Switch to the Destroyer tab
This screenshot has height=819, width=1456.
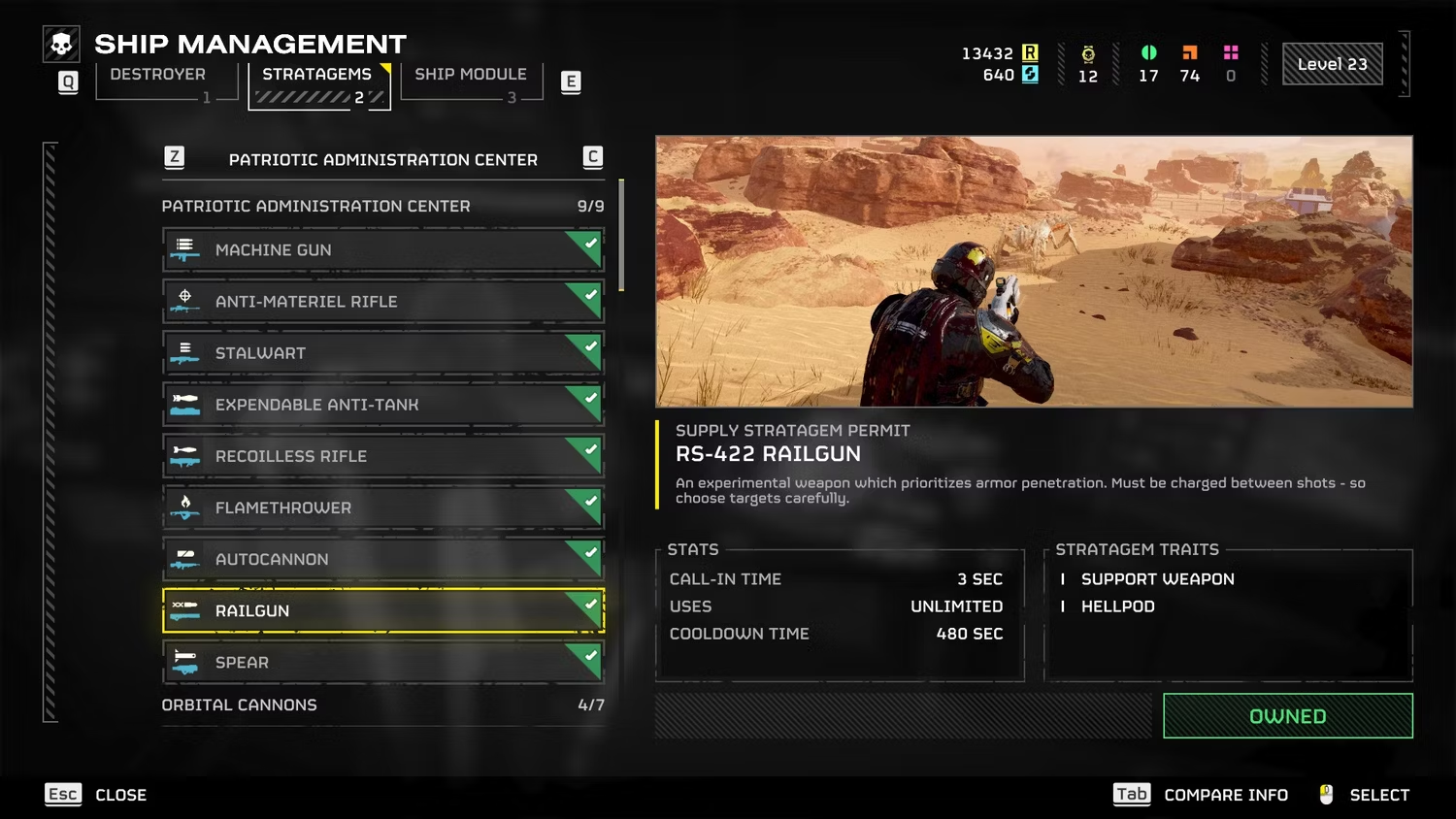point(158,76)
